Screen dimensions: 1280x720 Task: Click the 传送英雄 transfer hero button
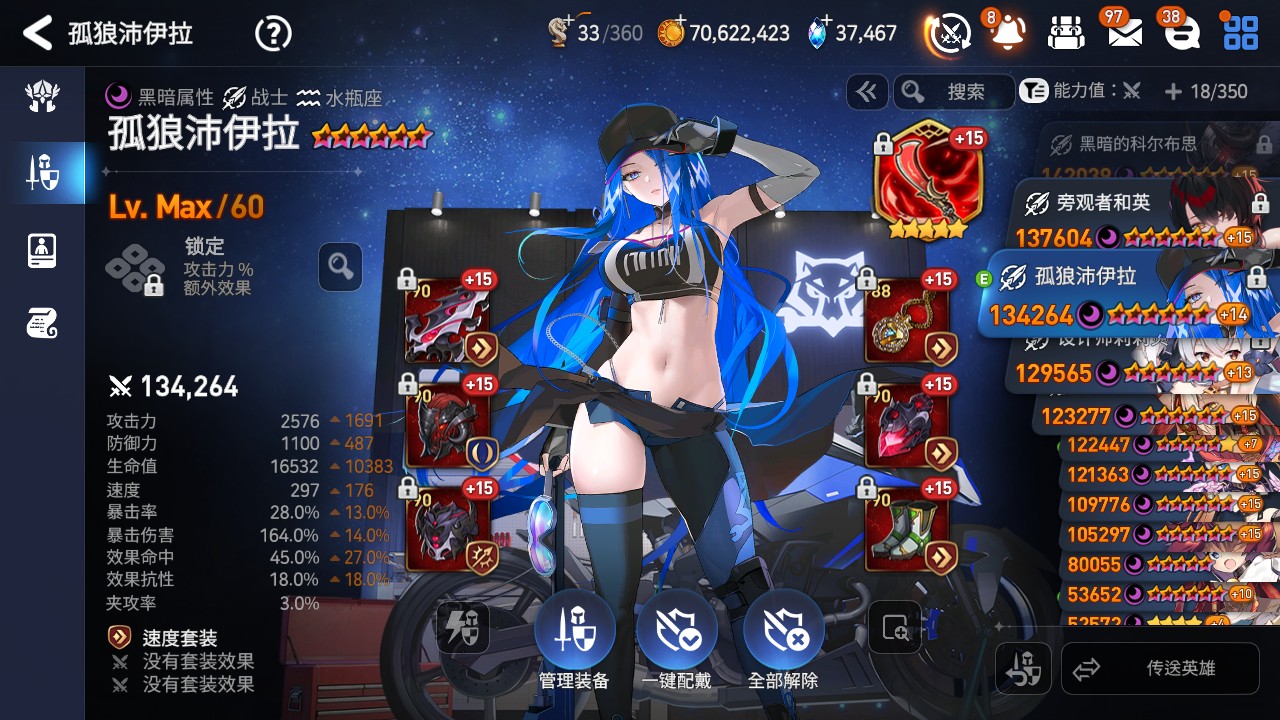coord(1160,668)
